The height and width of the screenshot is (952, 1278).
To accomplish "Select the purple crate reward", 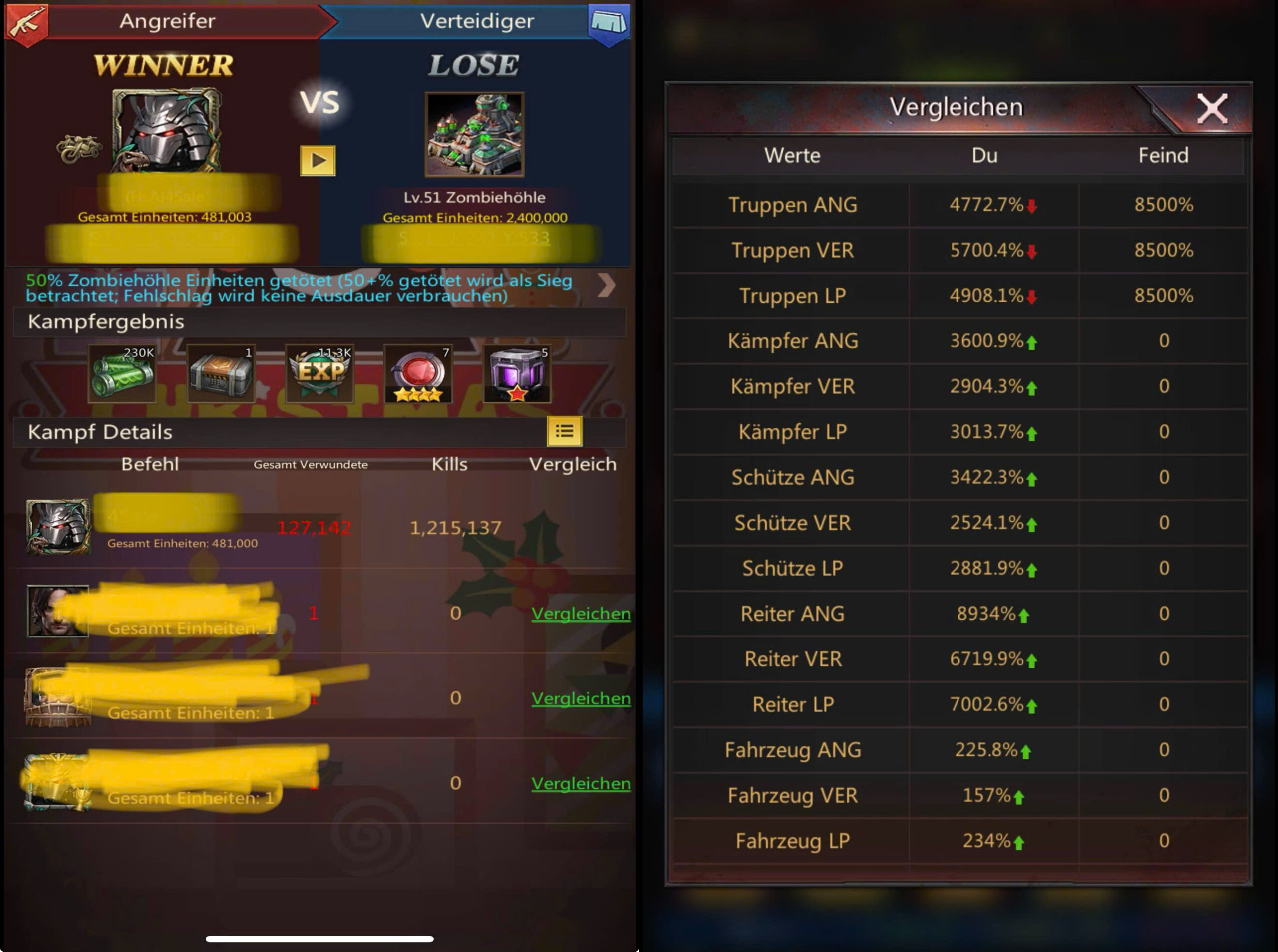I will pos(517,373).
